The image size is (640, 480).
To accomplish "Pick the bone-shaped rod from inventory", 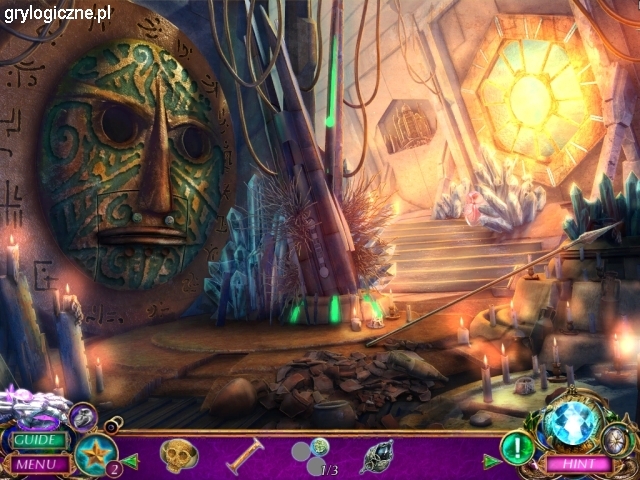I will (245, 455).
